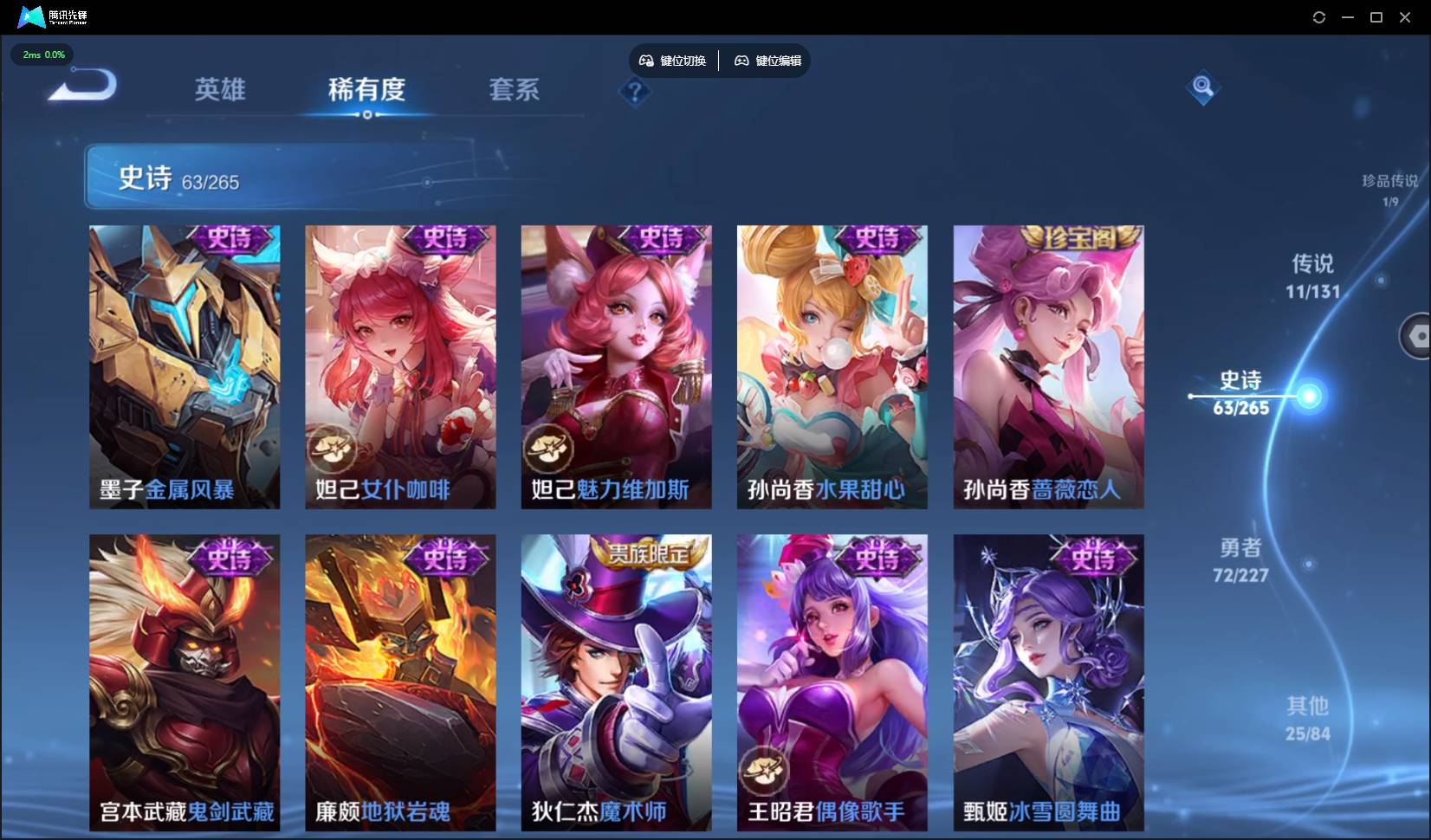Switch to the 英雄 tab
This screenshot has height=840, width=1431.
coord(220,89)
